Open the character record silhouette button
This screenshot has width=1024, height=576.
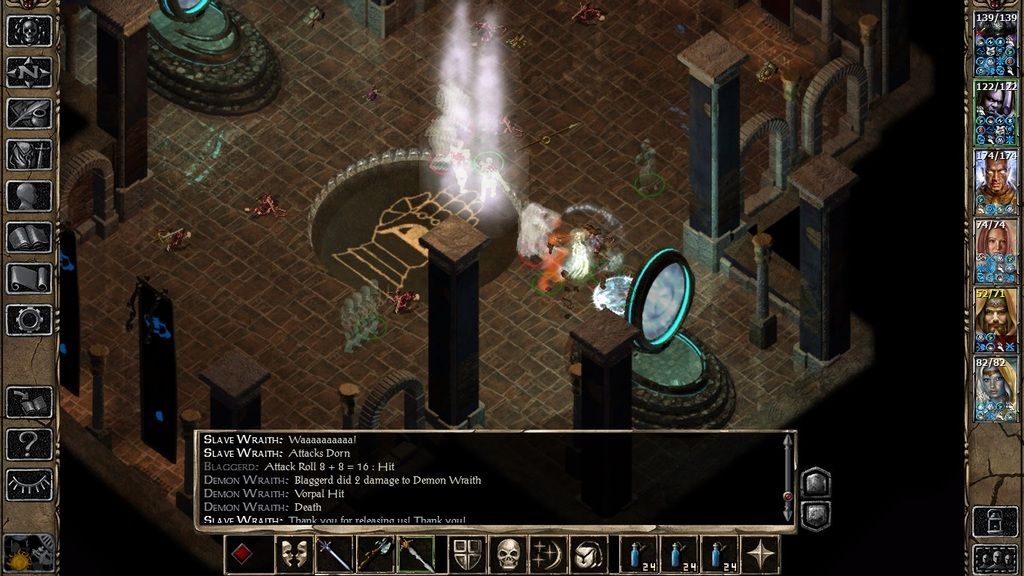(x=29, y=196)
